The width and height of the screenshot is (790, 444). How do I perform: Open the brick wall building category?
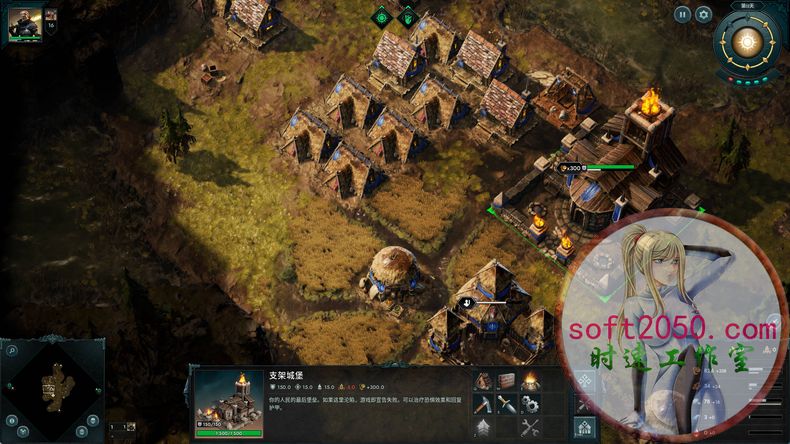(506, 380)
